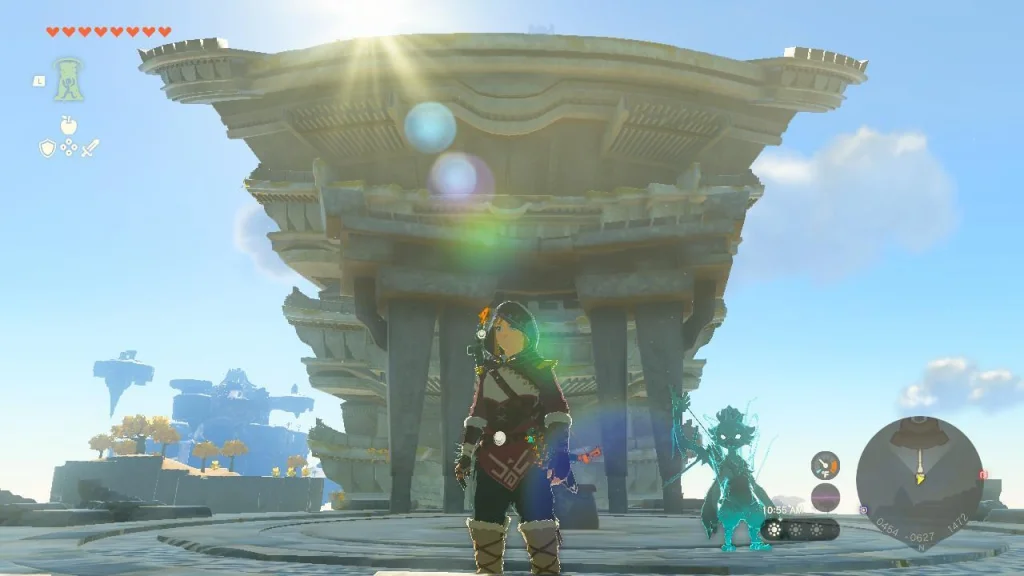The image size is (1024, 576).
Task: Activate the Ascend ability icon
Action: [68, 79]
